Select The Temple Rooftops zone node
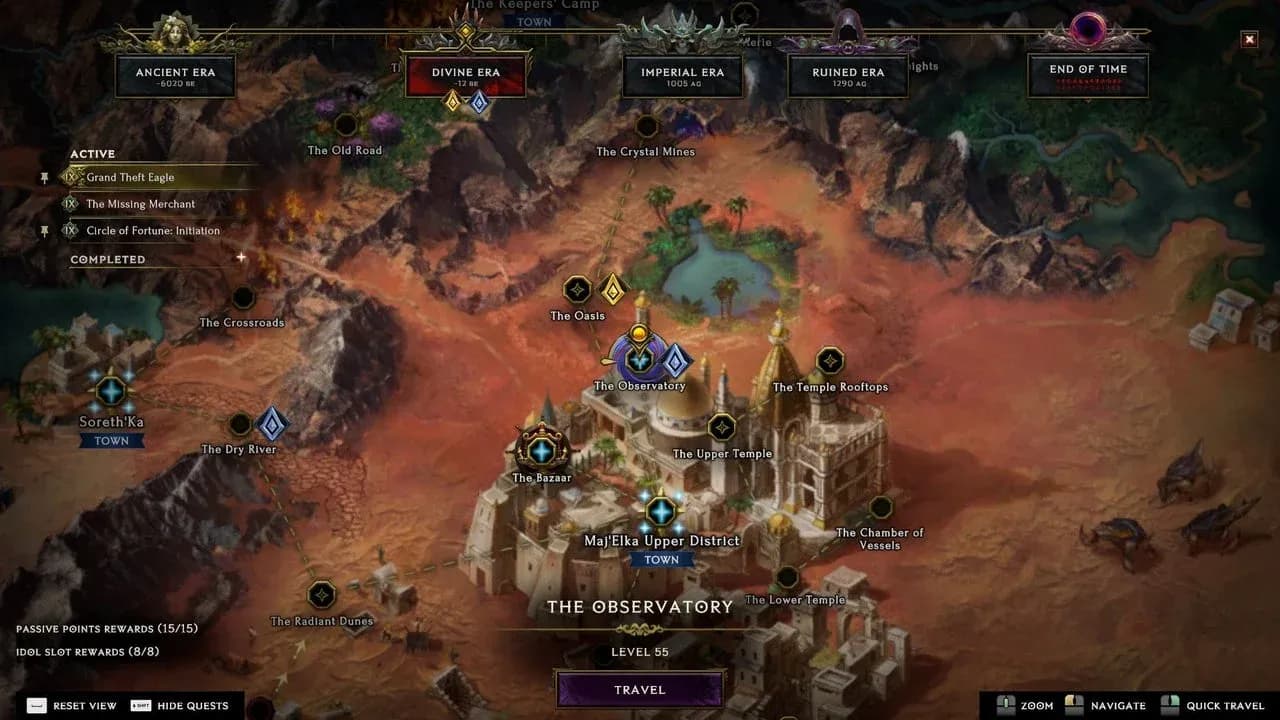This screenshot has height=720, width=1280. click(829, 360)
